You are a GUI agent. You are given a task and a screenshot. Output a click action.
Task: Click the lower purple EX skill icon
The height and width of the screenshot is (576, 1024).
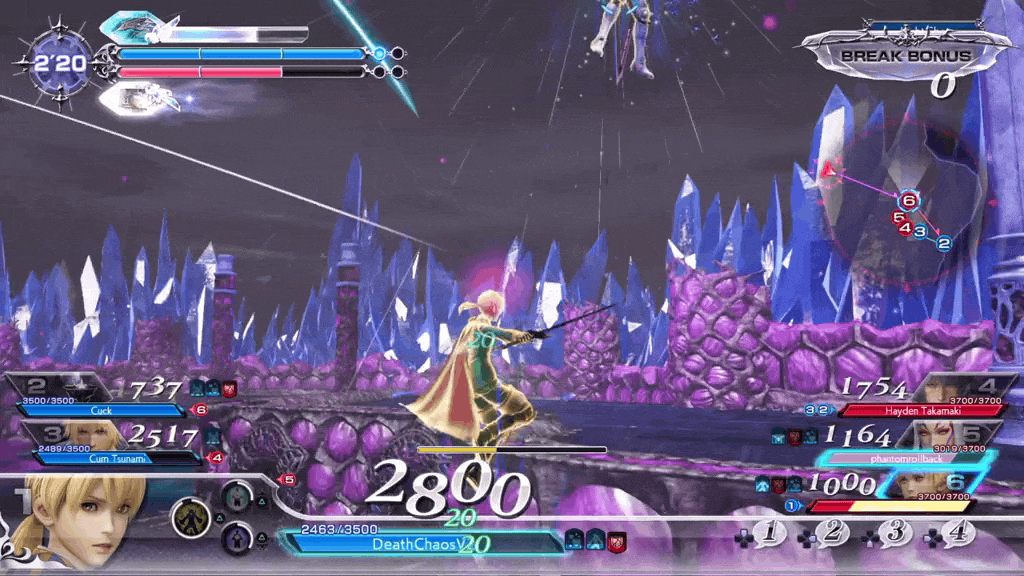[x=238, y=537]
